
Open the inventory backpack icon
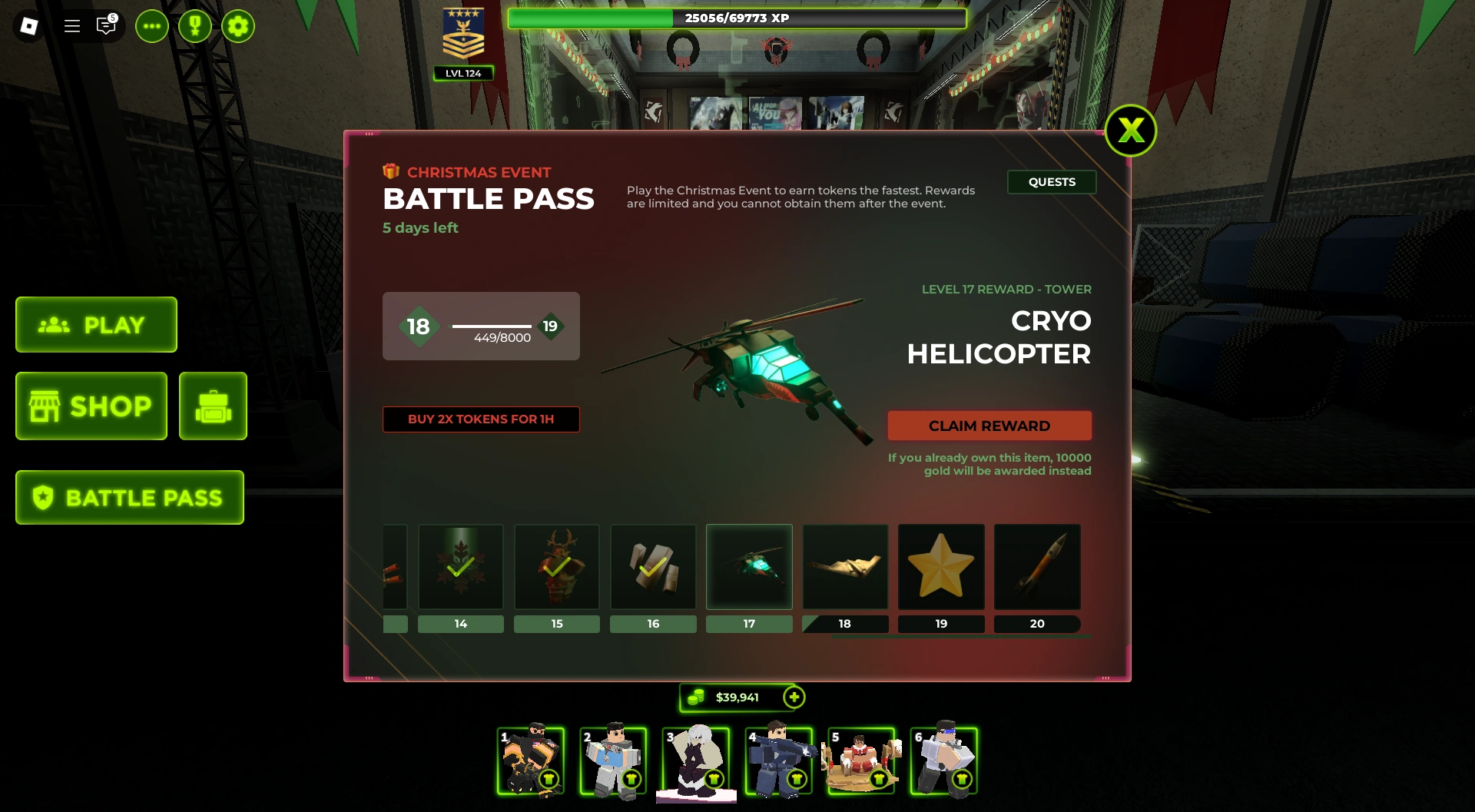[x=213, y=406]
